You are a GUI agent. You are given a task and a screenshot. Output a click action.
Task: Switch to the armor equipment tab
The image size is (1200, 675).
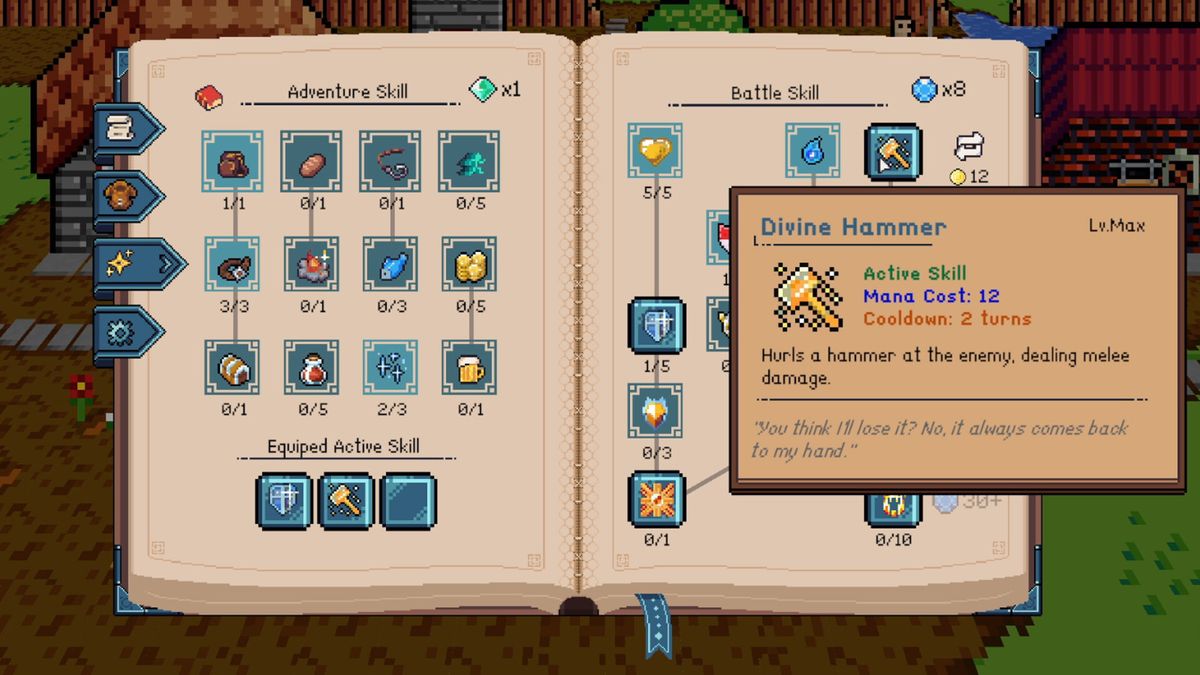(124, 196)
